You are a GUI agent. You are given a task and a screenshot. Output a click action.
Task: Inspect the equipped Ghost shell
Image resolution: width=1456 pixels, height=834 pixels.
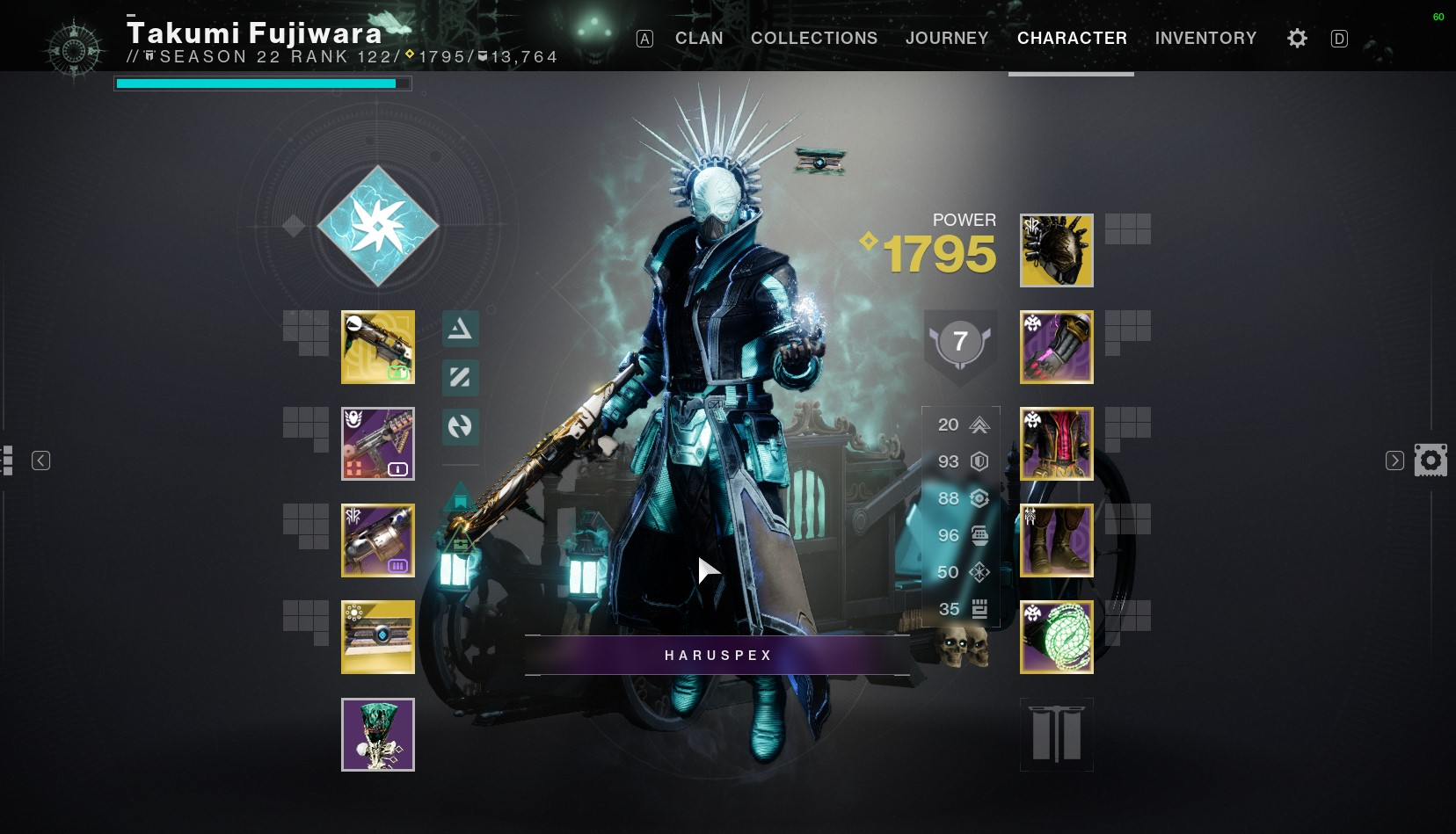378,637
